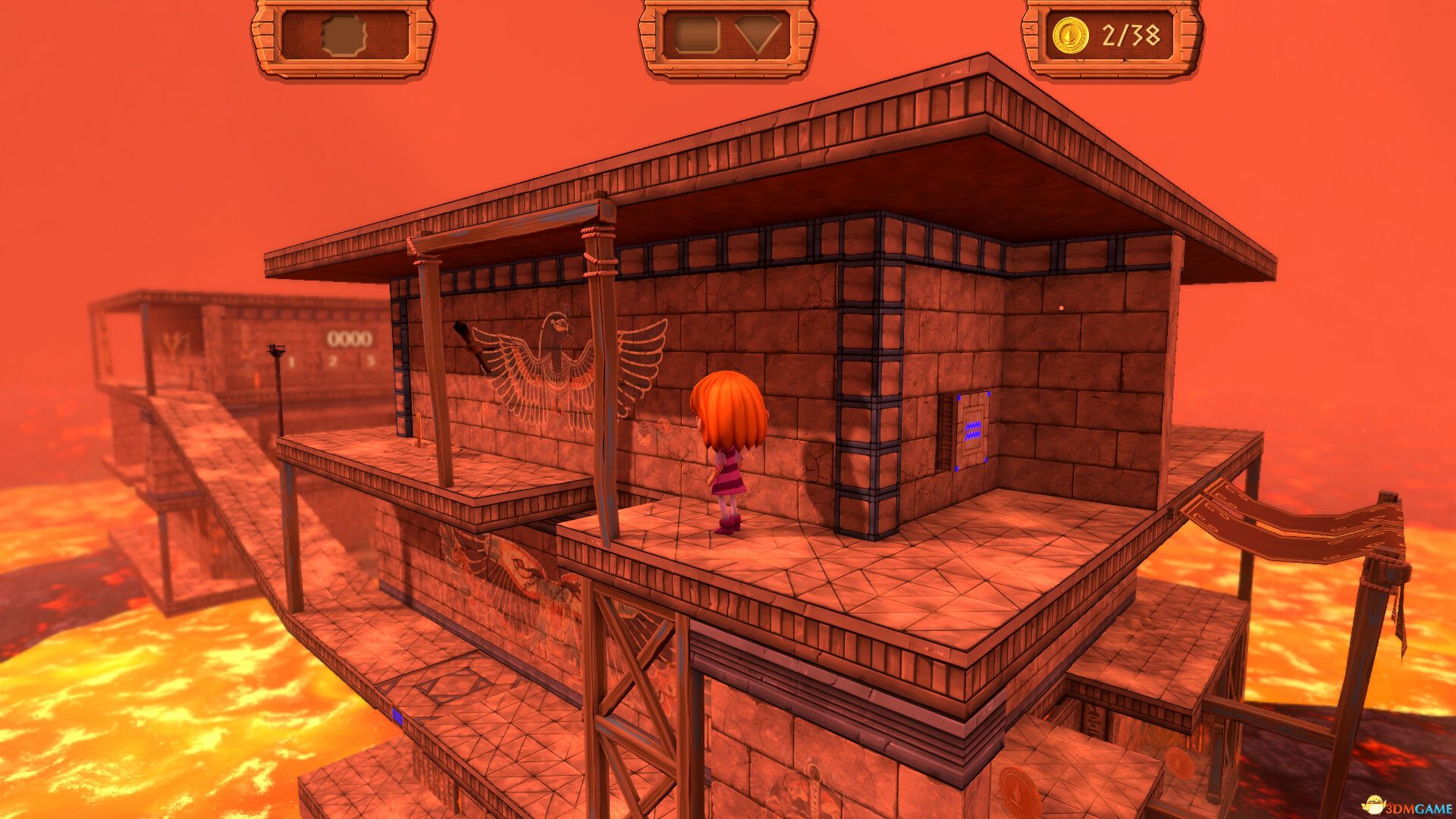The height and width of the screenshot is (819, 1456).
Task: Toggle the glowing wall panel near the doorway
Action: click(x=973, y=430)
